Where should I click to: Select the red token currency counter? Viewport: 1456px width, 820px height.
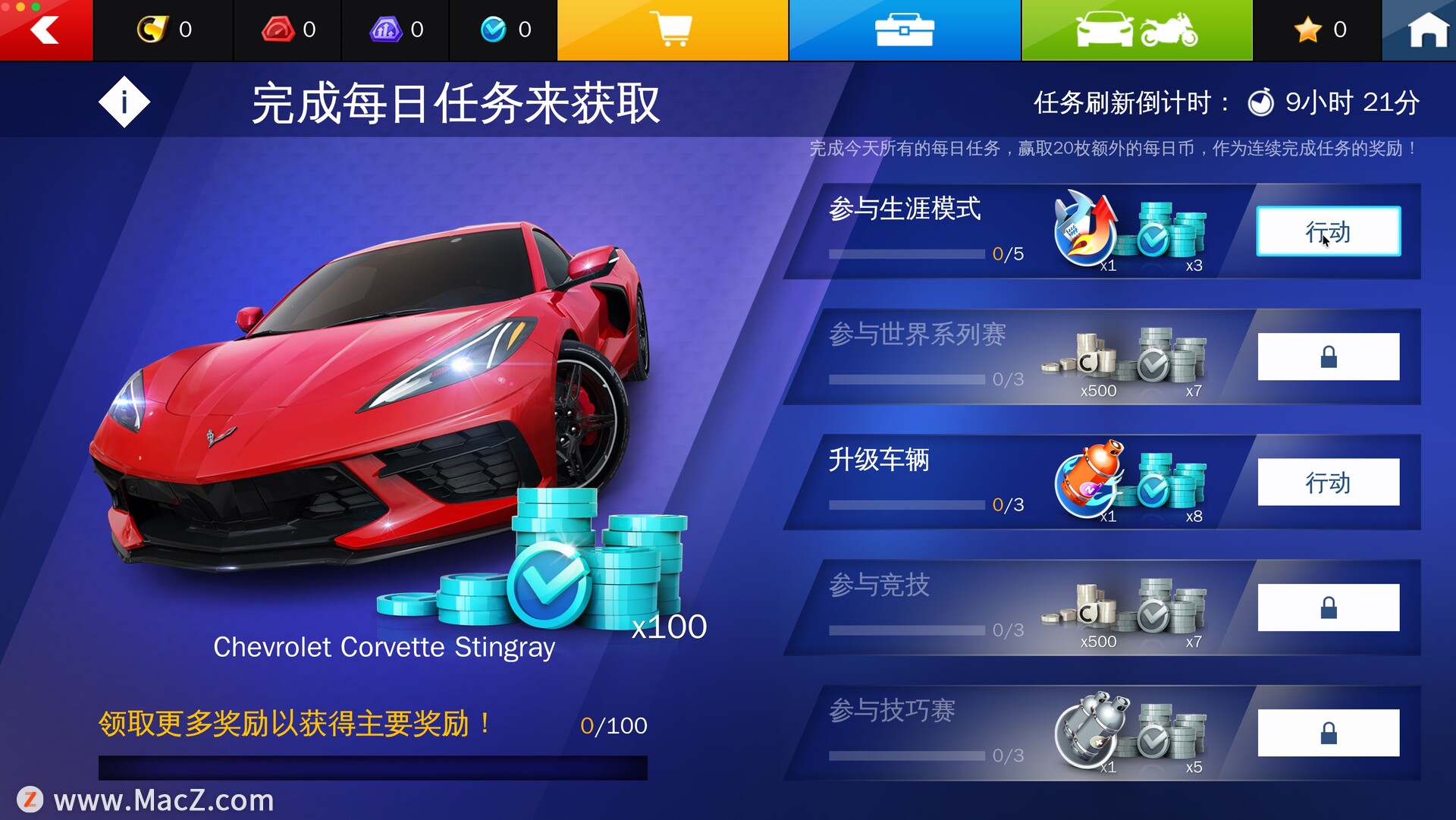tap(288, 30)
